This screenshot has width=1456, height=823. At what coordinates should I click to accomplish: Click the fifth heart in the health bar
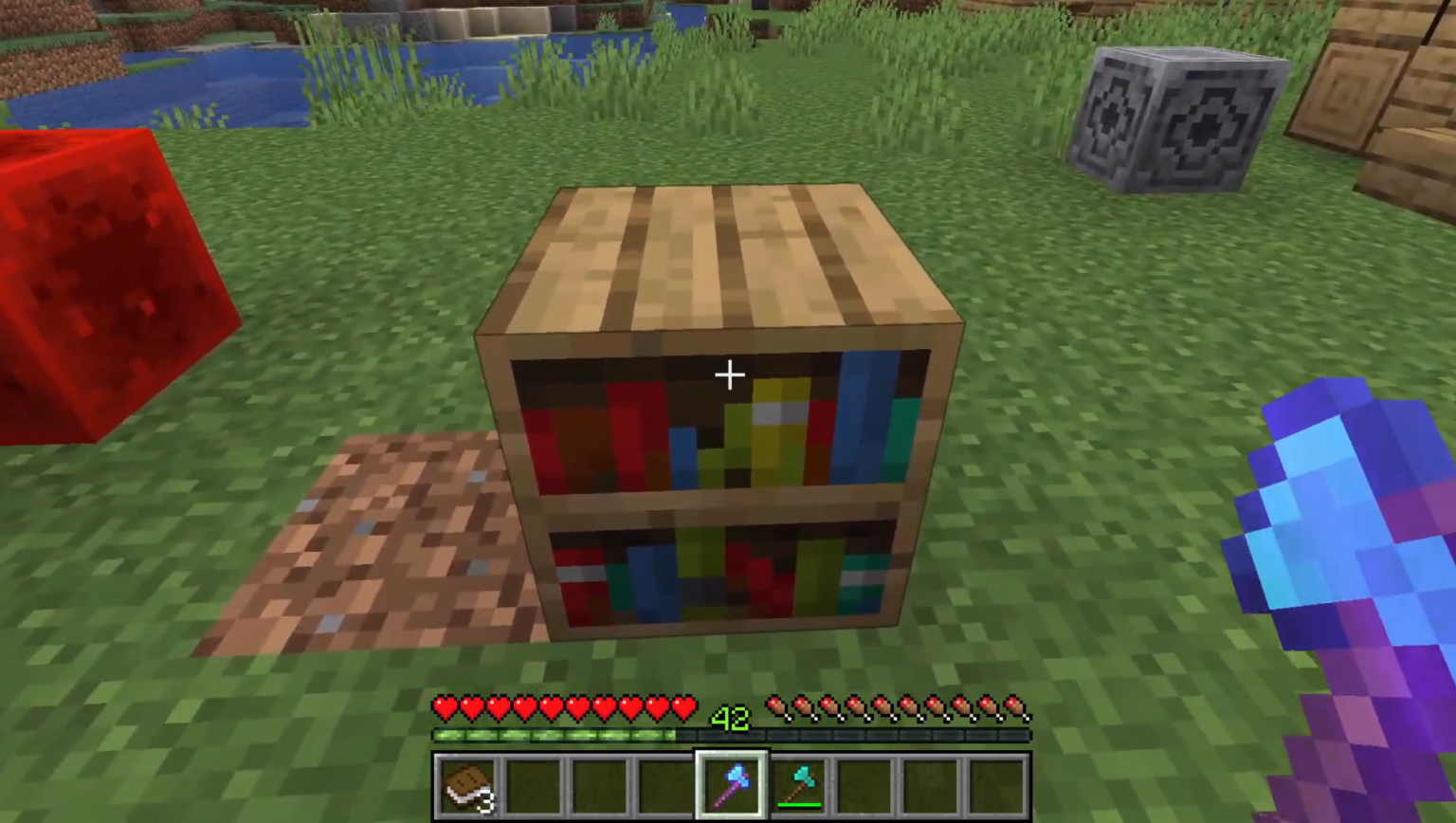[551, 706]
